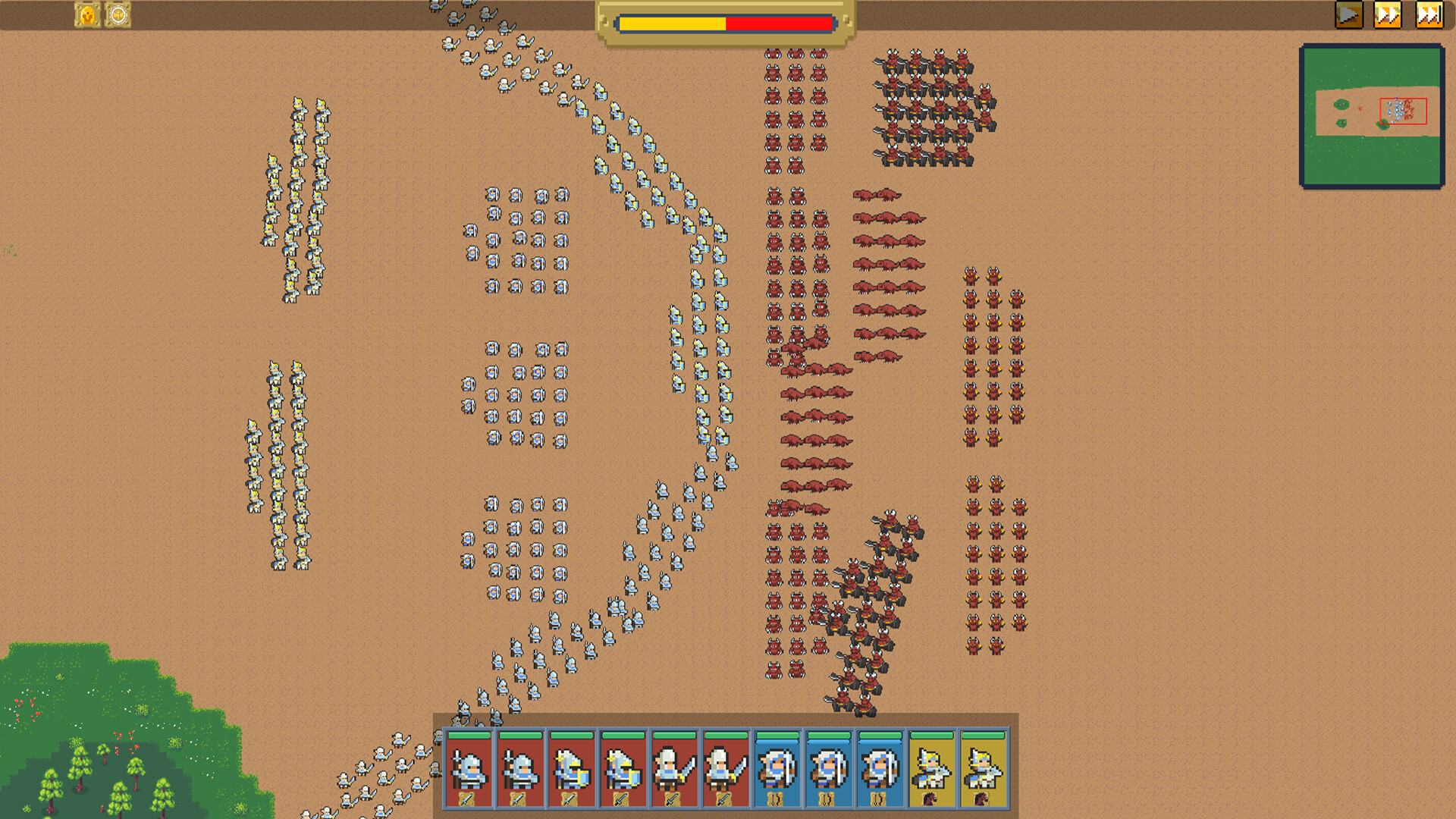
Task: Click the second spearman unit portrait
Action: point(519,767)
